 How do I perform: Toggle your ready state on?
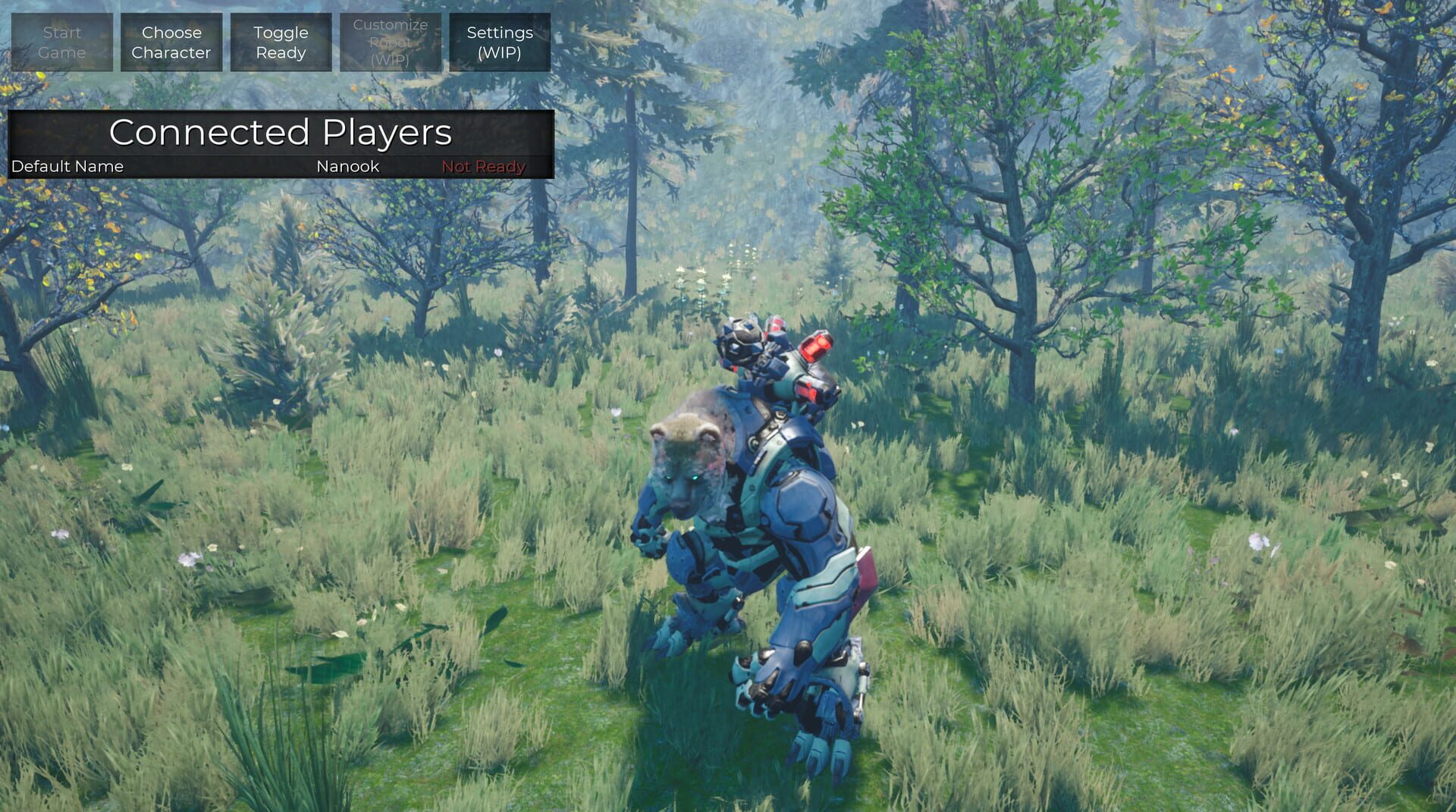[x=280, y=42]
